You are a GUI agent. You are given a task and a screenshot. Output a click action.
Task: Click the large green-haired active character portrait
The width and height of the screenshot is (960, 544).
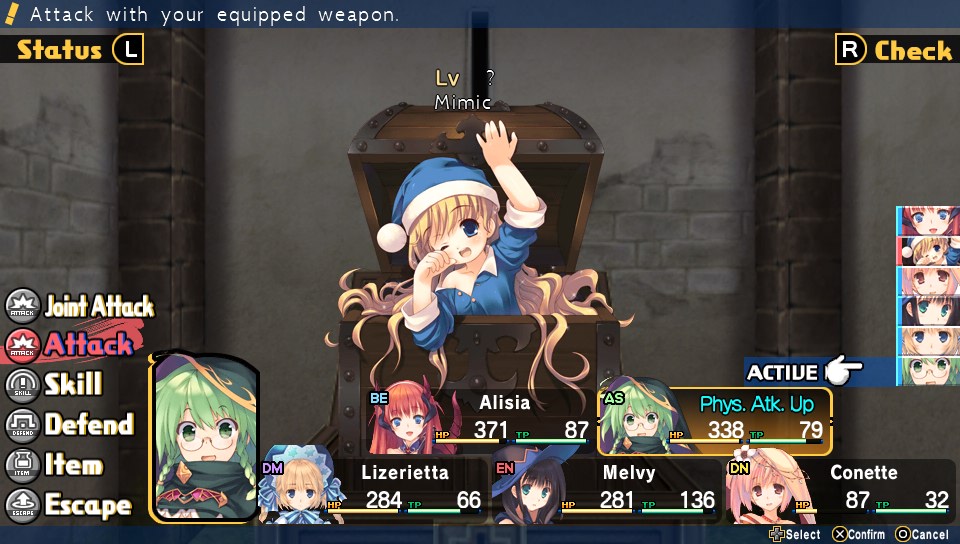pos(205,440)
